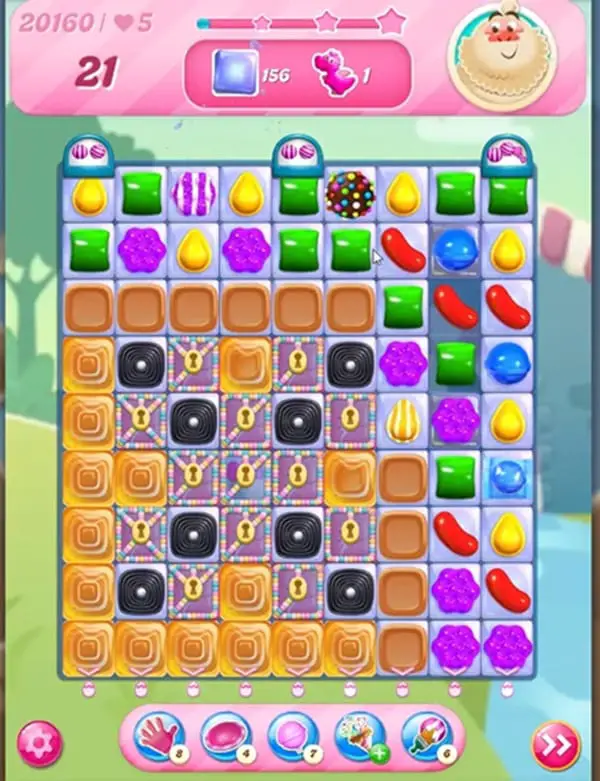
Task: Tap the pink double-arrow skip button
Action: tap(555, 744)
